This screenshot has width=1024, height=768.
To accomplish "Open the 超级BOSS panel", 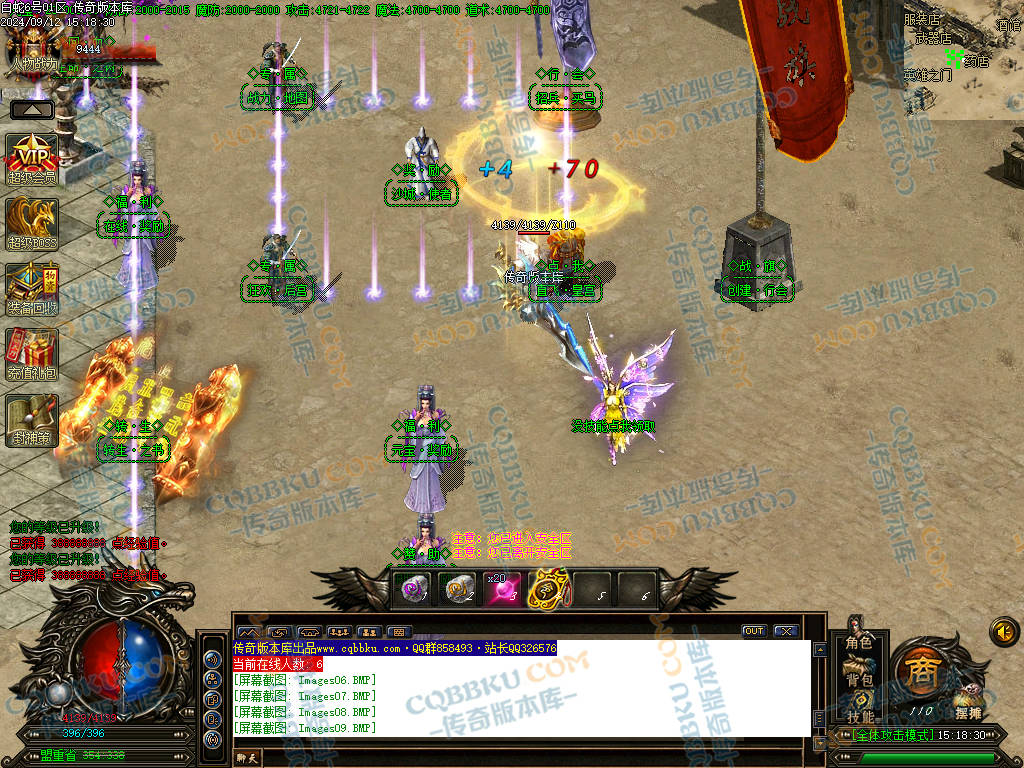I will [32, 222].
